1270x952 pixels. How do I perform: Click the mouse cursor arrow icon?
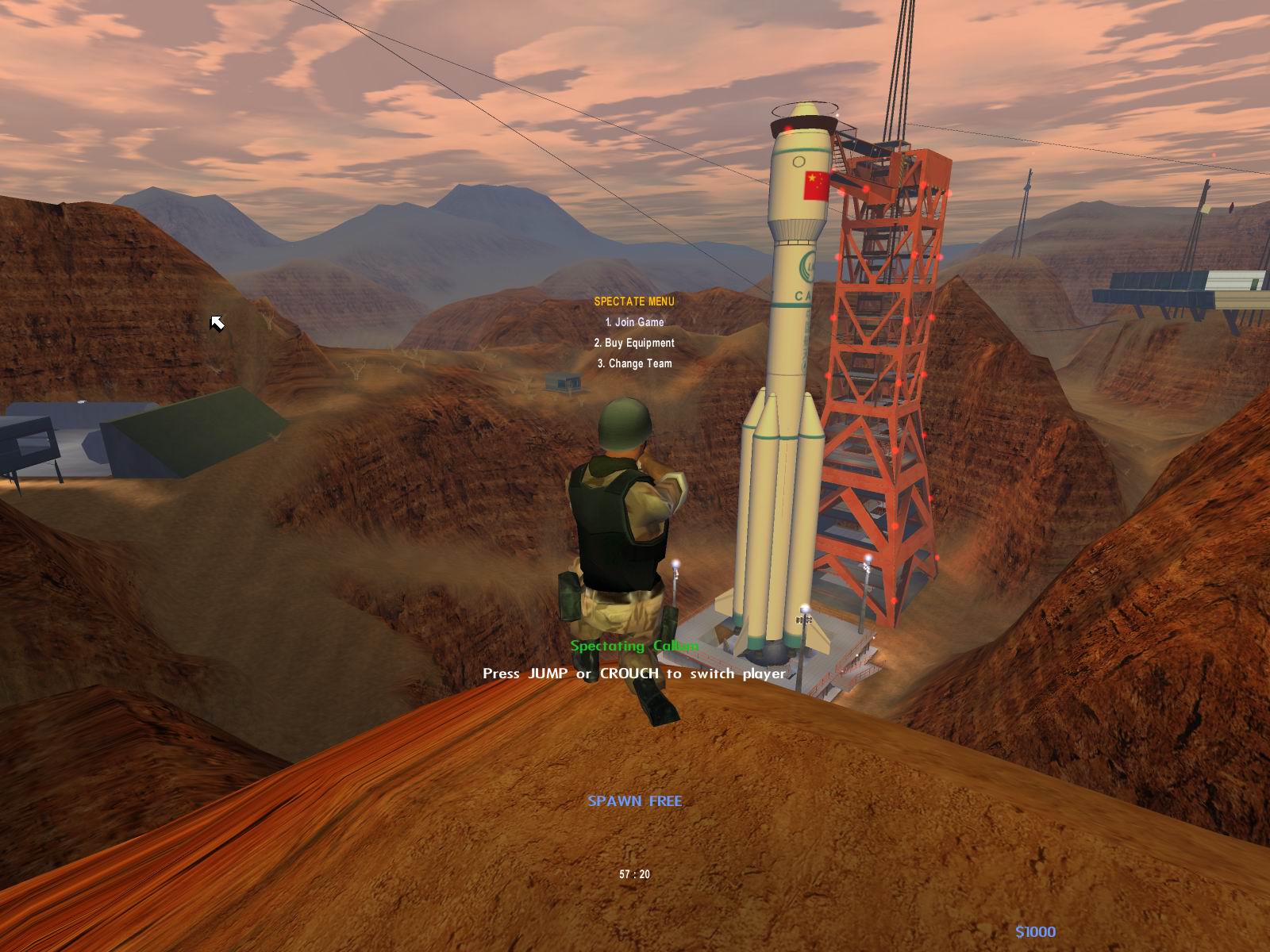(x=218, y=323)
